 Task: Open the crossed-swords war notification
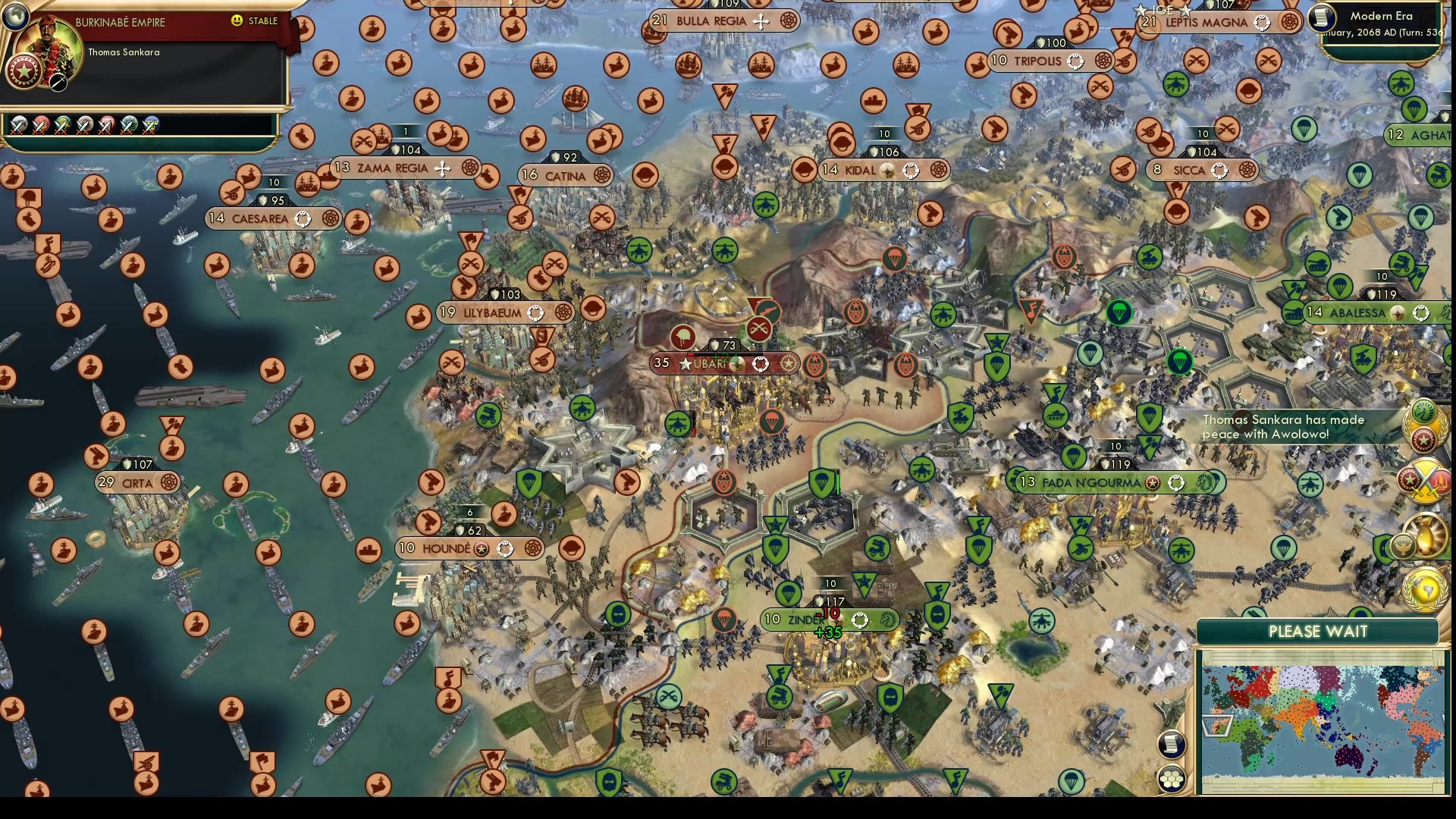[x=1426, y=480]
